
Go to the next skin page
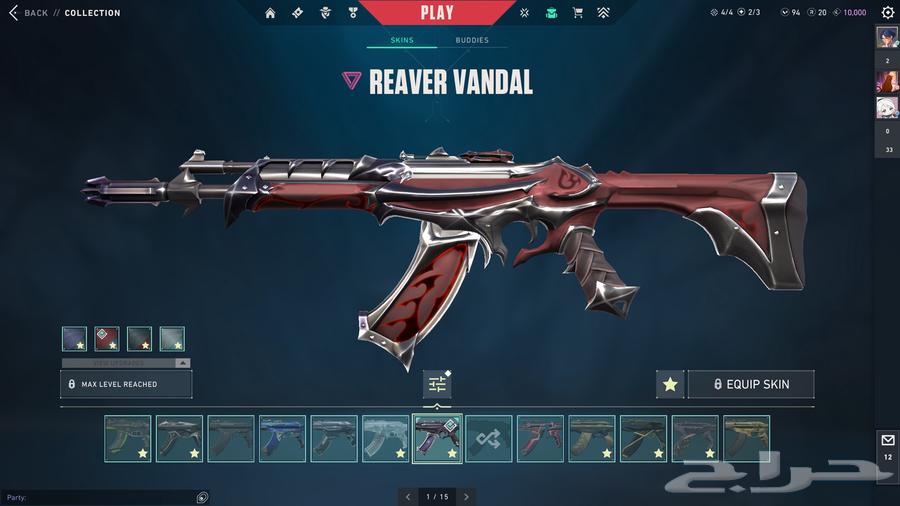point(466,496)
